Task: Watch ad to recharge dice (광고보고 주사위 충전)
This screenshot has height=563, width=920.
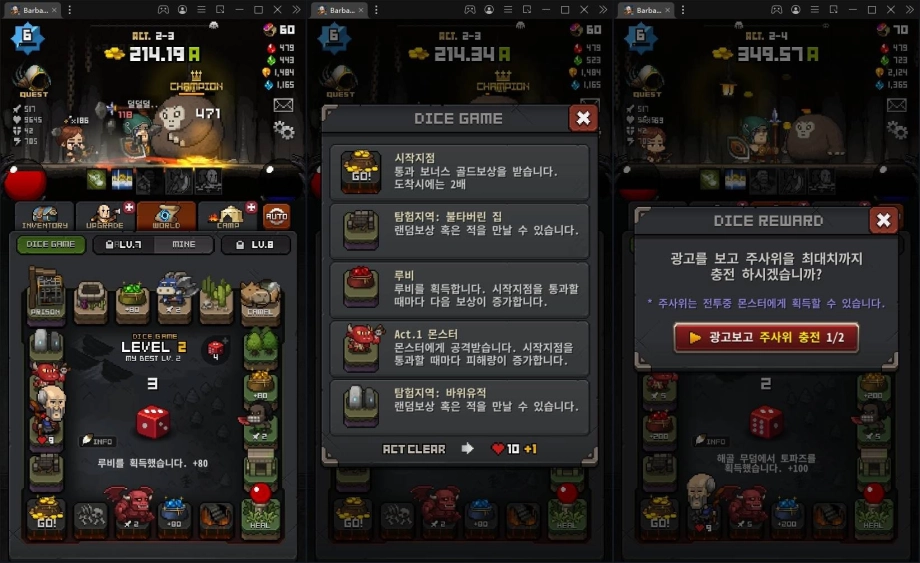Action: (765, 338)
